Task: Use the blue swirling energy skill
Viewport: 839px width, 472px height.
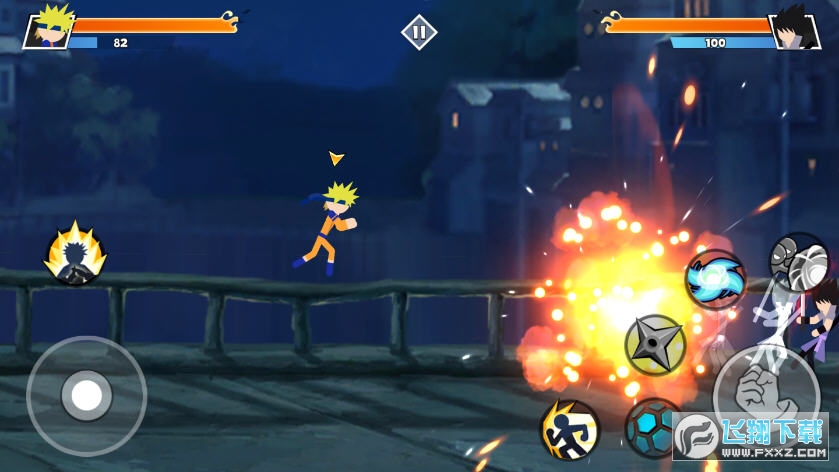Action: click(x=715, y=279)
